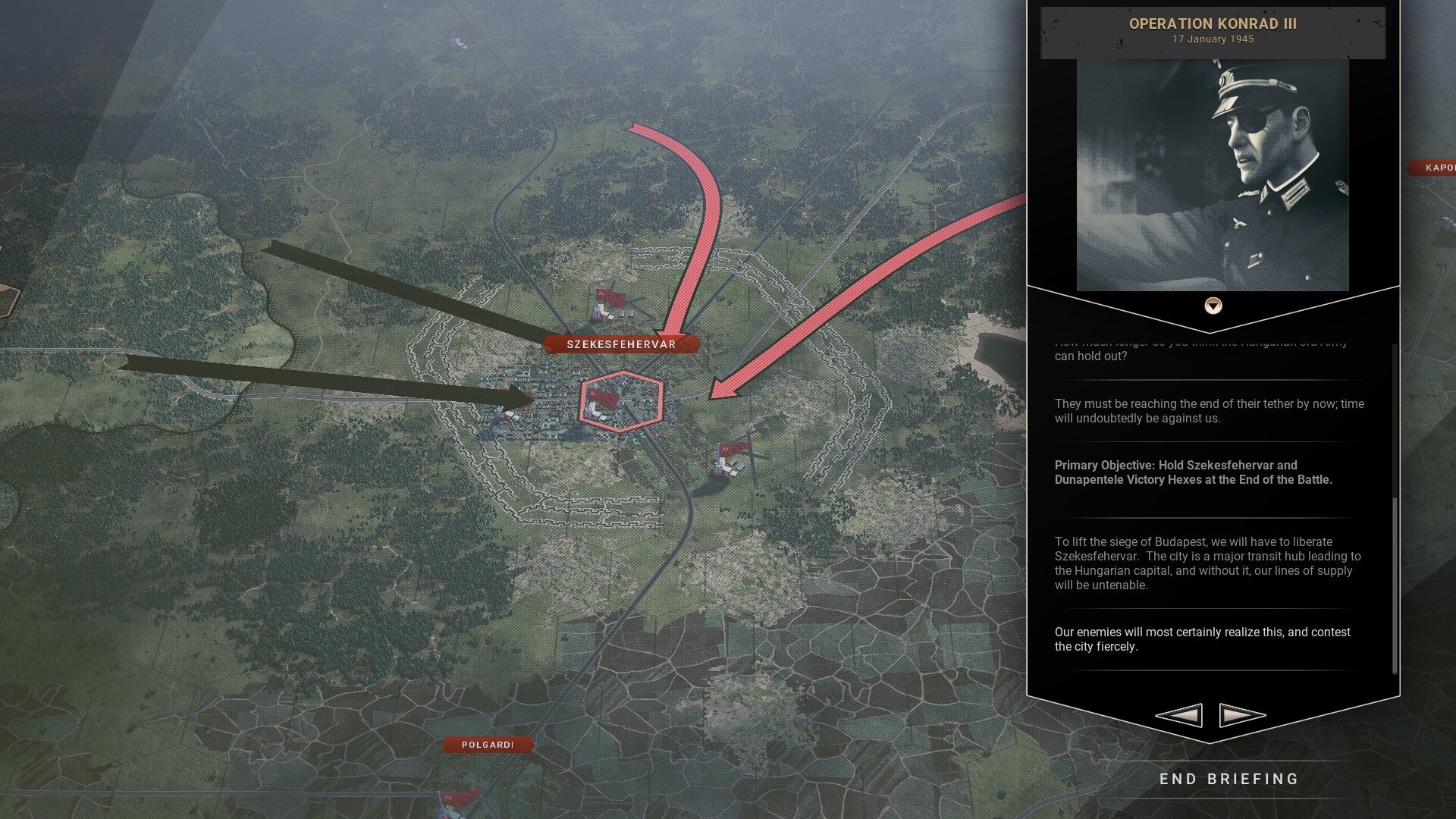This screenshot has width=1456, height=819.
Task: Click the OPERATION KONRAD III title header
Action: tap(1213, 24)
